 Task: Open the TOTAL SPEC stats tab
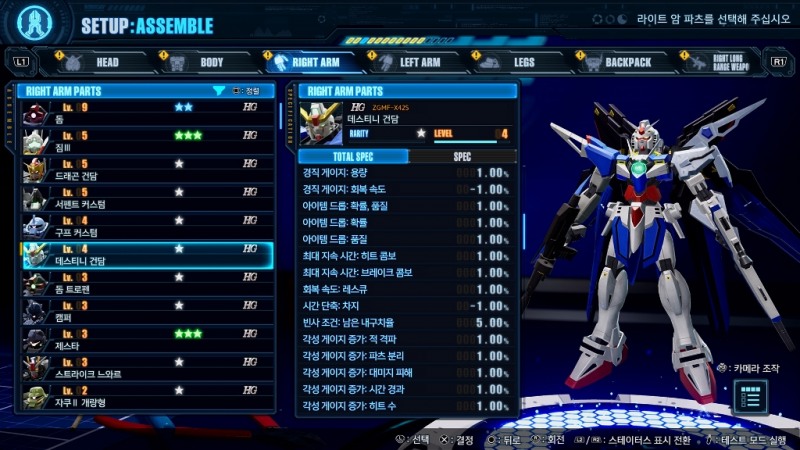click(355, 156)
